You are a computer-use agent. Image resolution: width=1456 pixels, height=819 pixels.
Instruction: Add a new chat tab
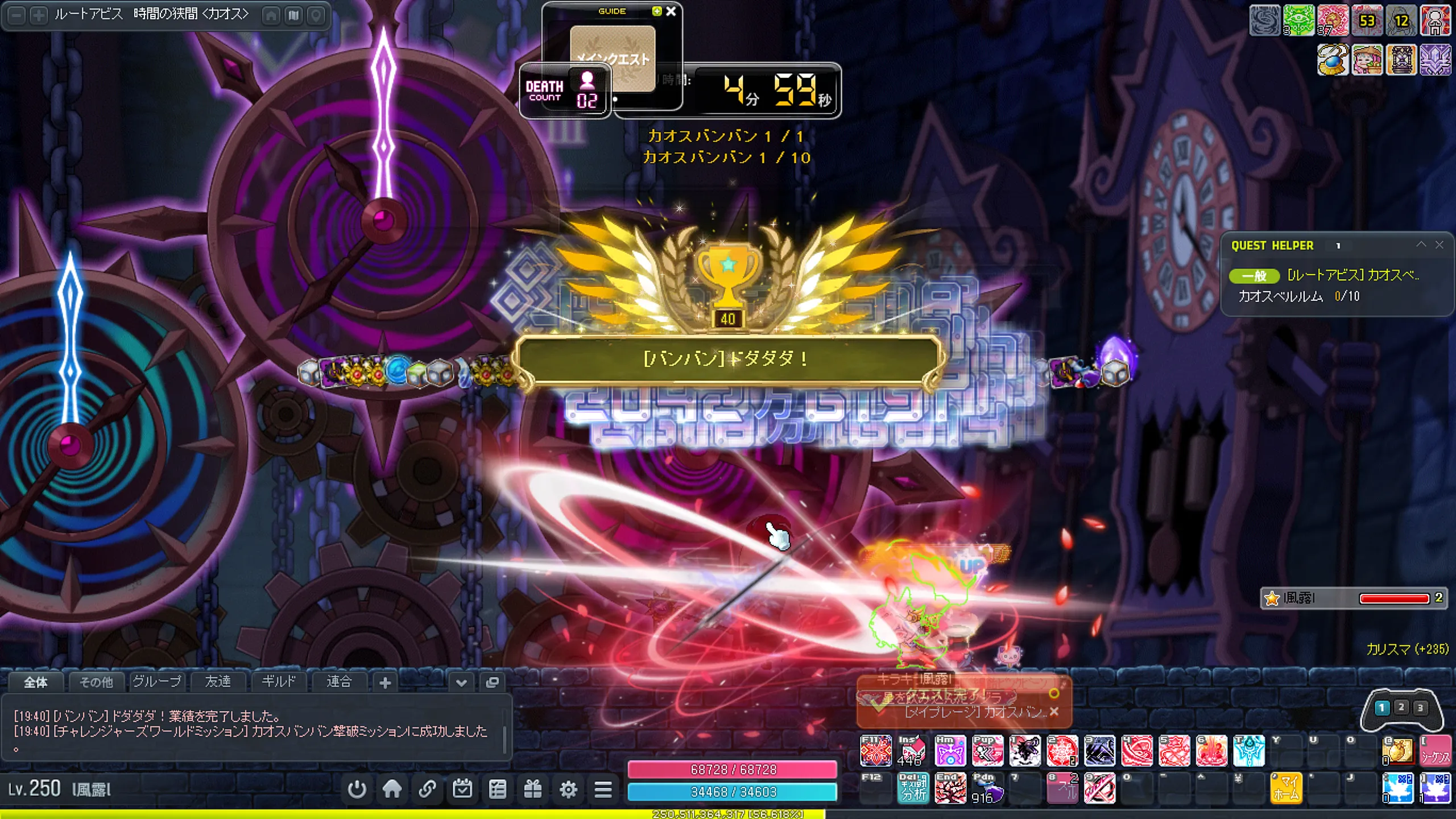385,682
